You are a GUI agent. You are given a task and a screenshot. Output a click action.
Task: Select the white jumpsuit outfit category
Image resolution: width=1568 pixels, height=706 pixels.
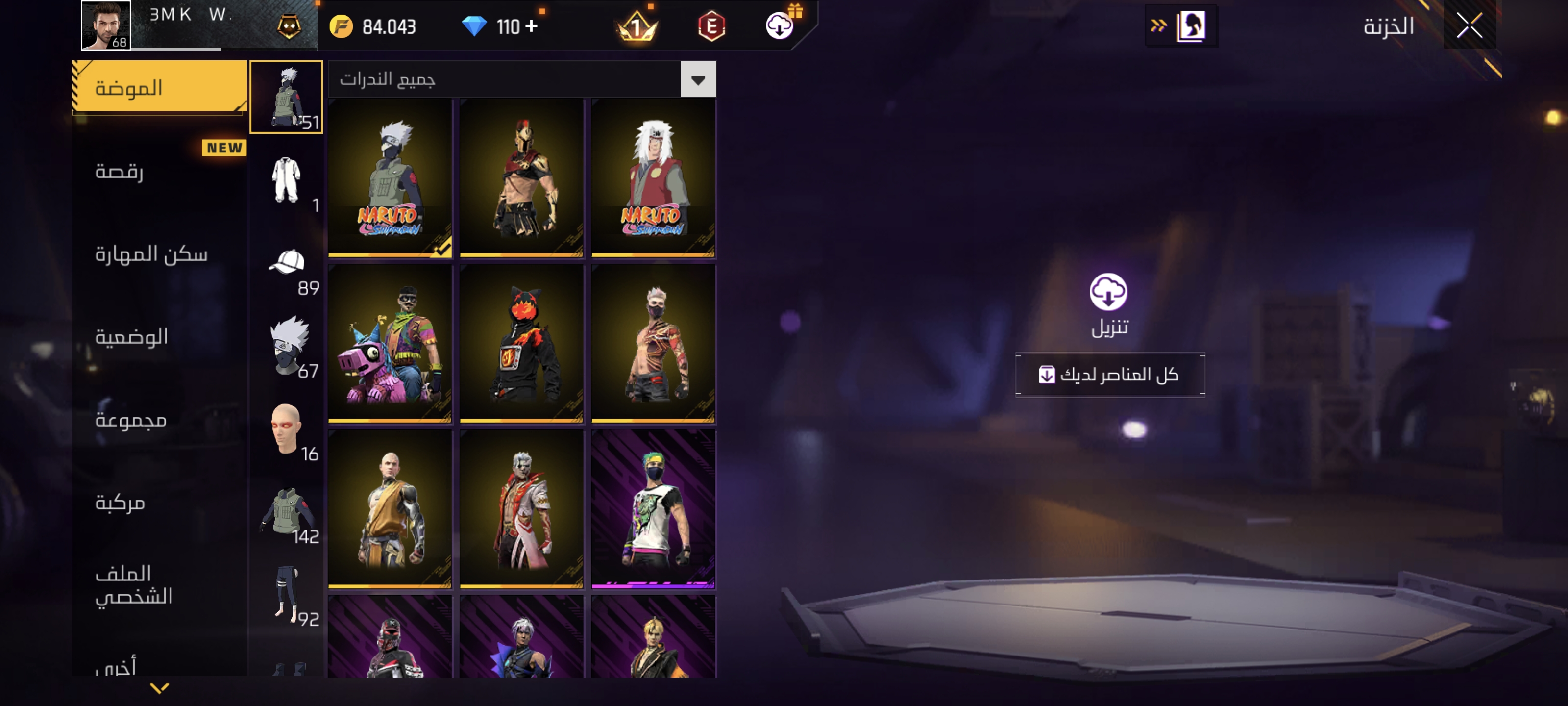[286, 181]
